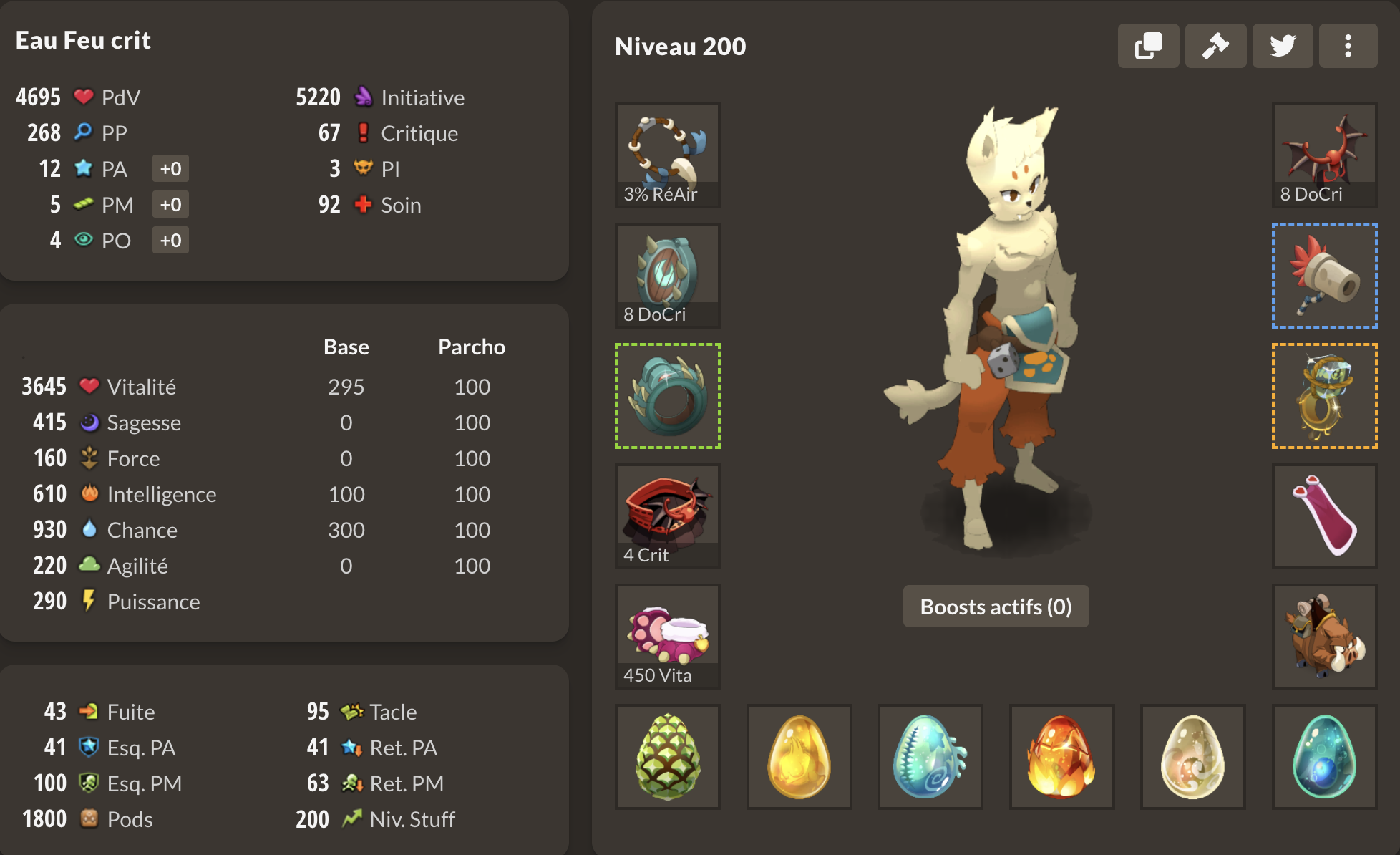
Task: Click the pink cloak item slot
Action: point(1324,516)
